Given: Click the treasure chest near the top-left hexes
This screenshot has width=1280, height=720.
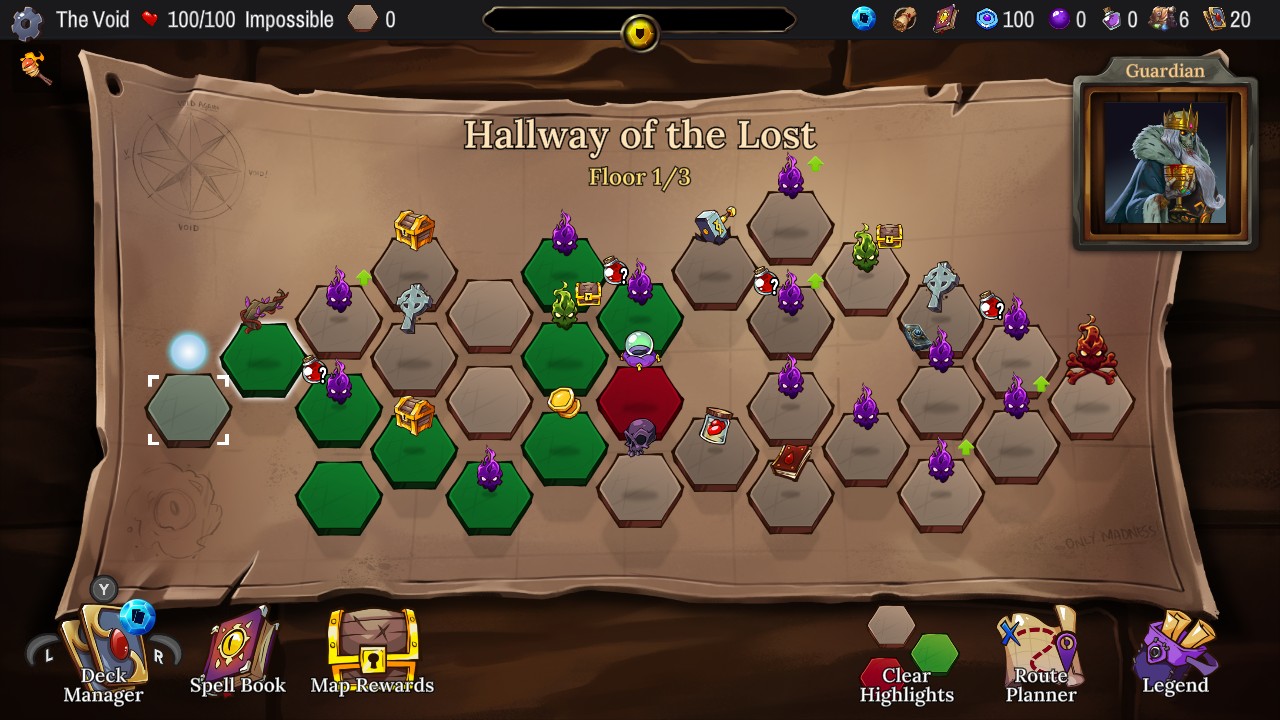Looking at the screenshot, I should tap(414, 230).
